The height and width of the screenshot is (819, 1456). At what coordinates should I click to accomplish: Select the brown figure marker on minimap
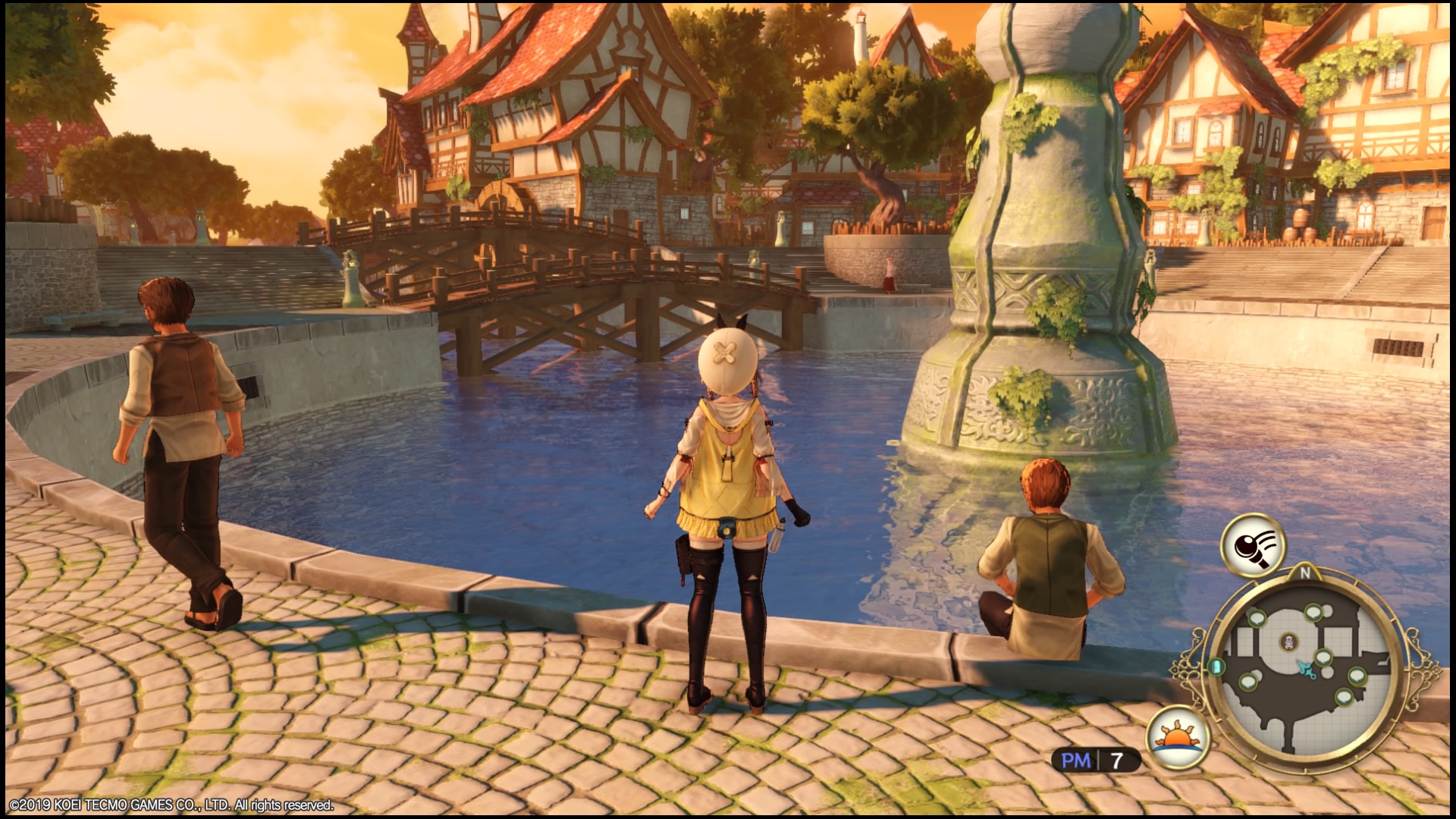pyautogui.click(x=1288, y=643)
